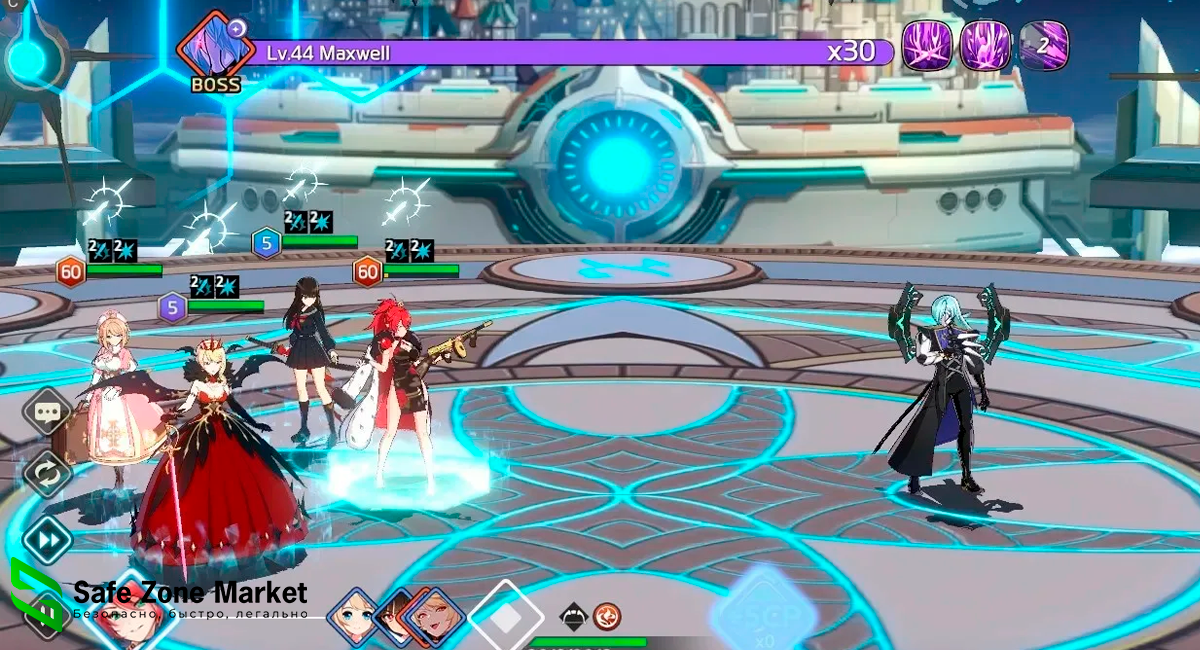1200x650 pixels.
Task: Open the Safe Zone Market watermark logo
Action: pyautogui.click(x=33, y=598)
